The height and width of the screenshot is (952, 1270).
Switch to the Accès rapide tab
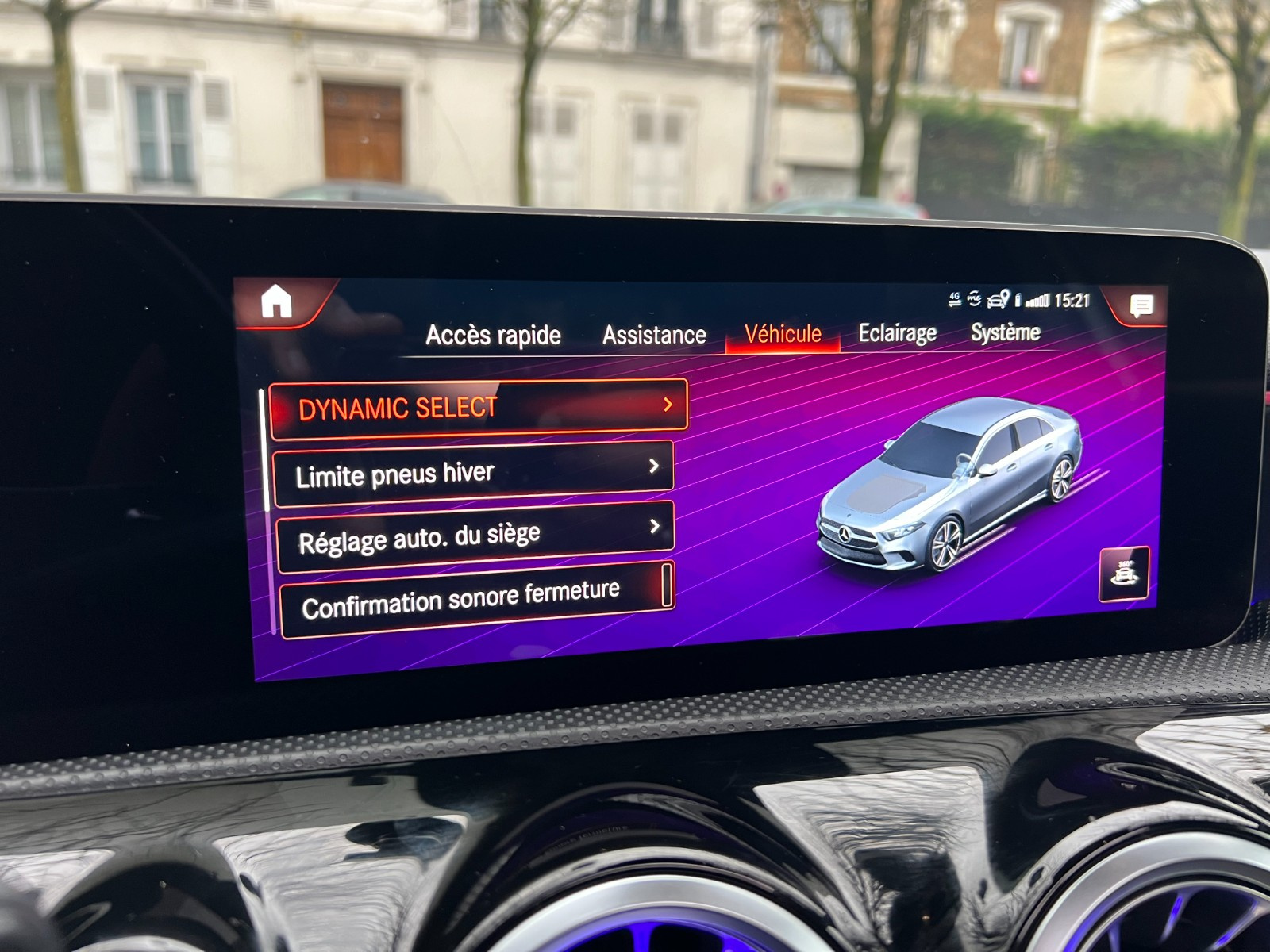point(493,336)
